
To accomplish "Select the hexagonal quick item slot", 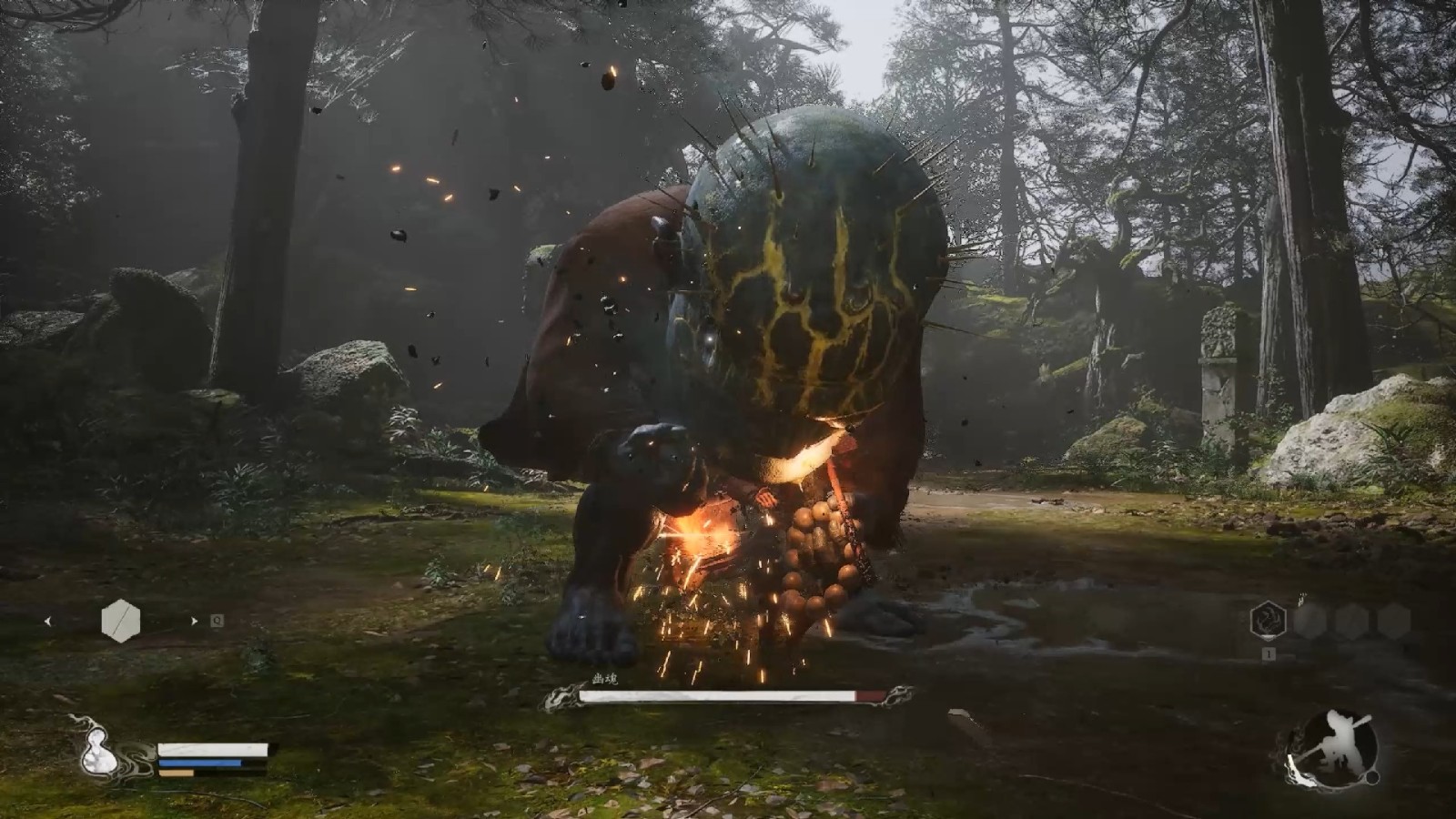I will point(120,622).
